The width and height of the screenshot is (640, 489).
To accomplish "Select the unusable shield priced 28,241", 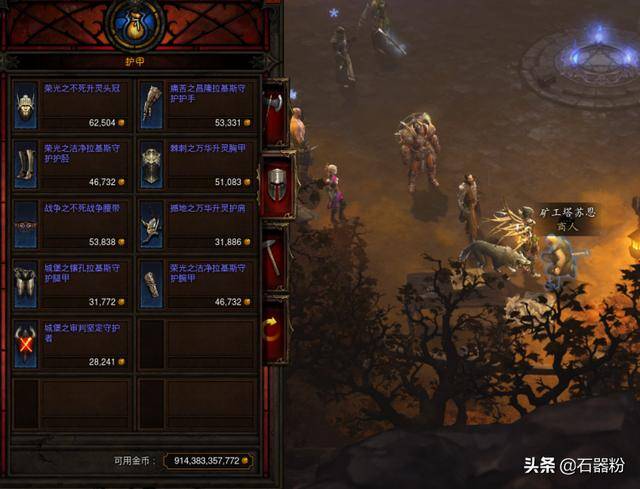I will click(71, 344).
